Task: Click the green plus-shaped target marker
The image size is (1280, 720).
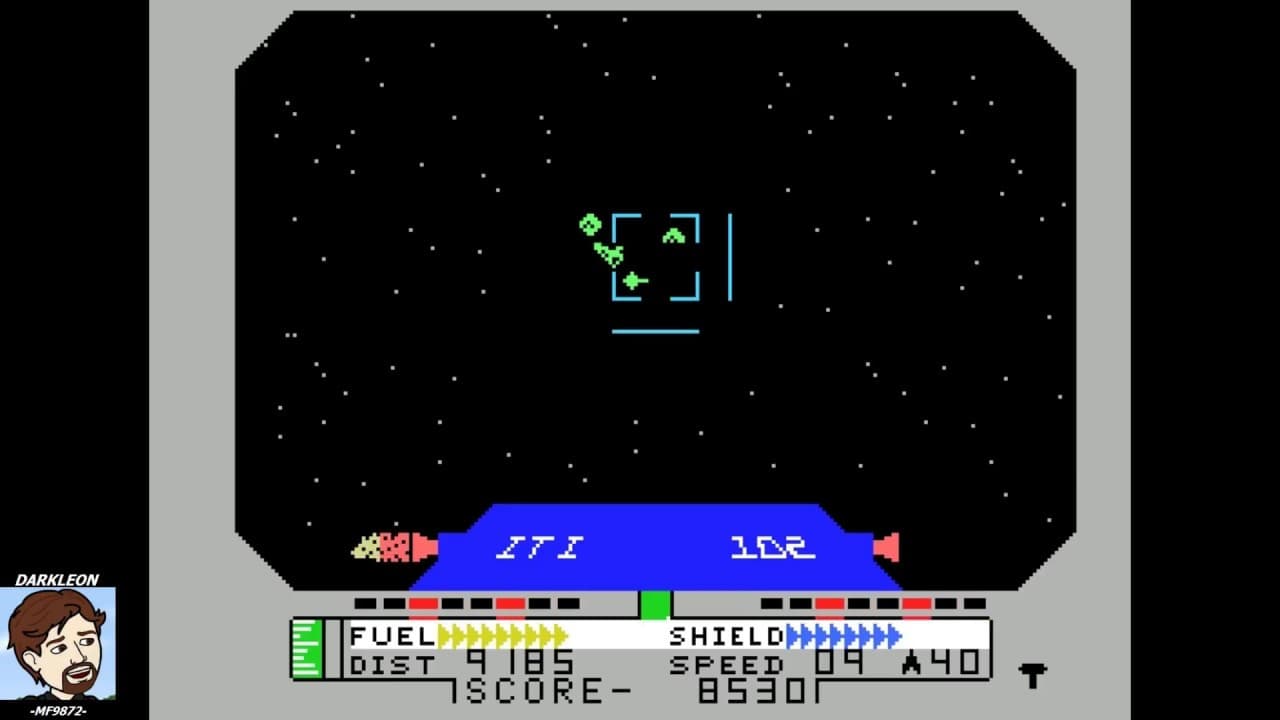Action: point(632,280)
